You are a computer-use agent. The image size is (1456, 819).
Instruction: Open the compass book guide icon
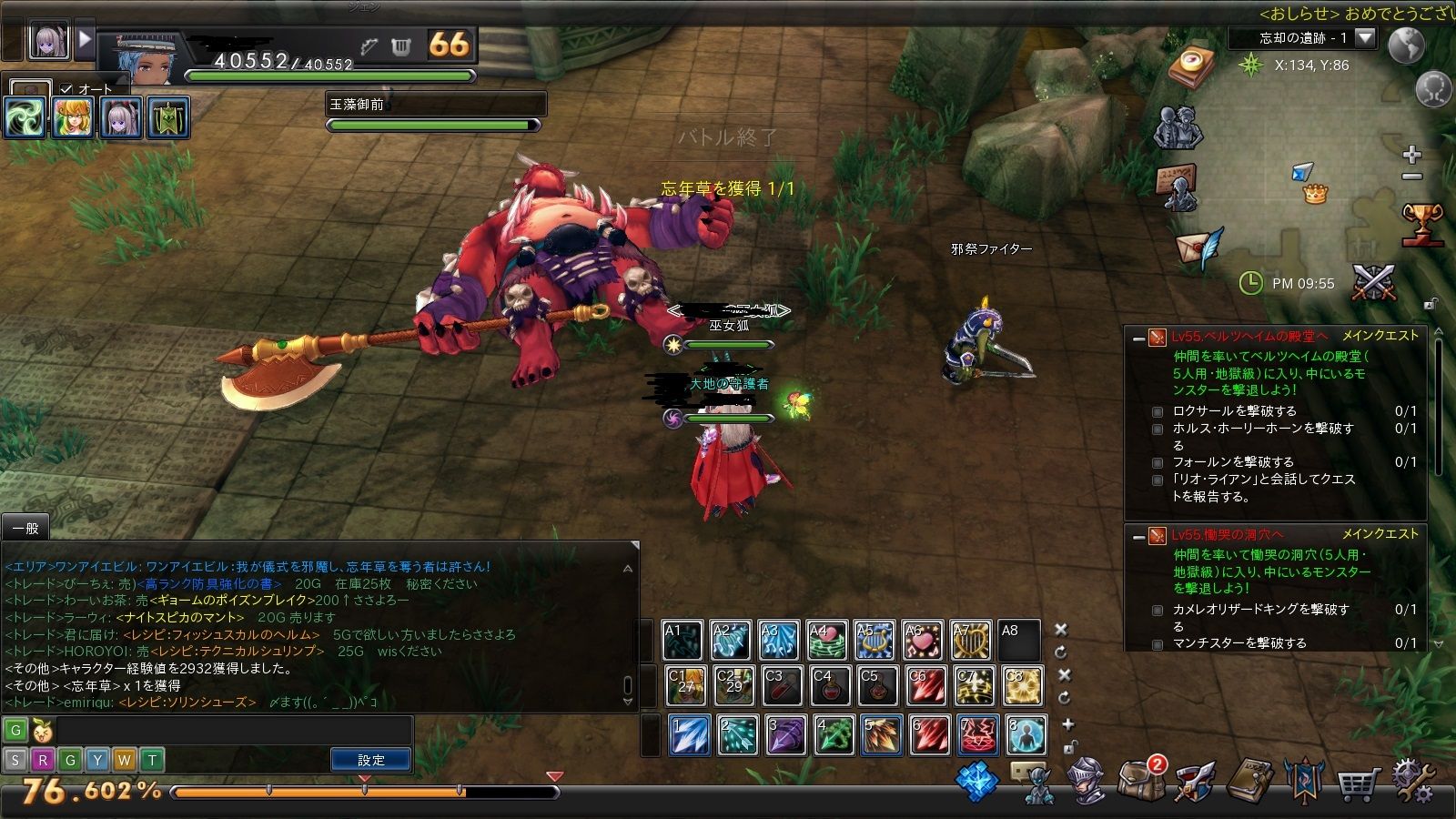coord(1195,66)
